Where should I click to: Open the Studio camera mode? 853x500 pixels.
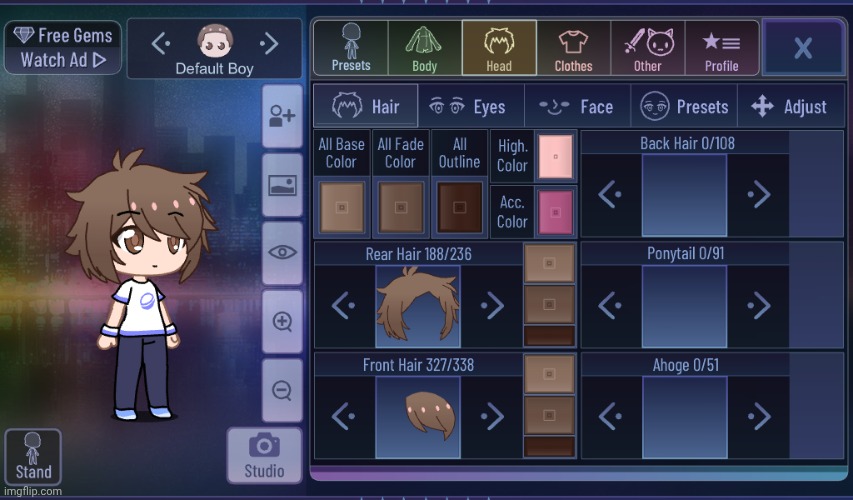[264, 456]
